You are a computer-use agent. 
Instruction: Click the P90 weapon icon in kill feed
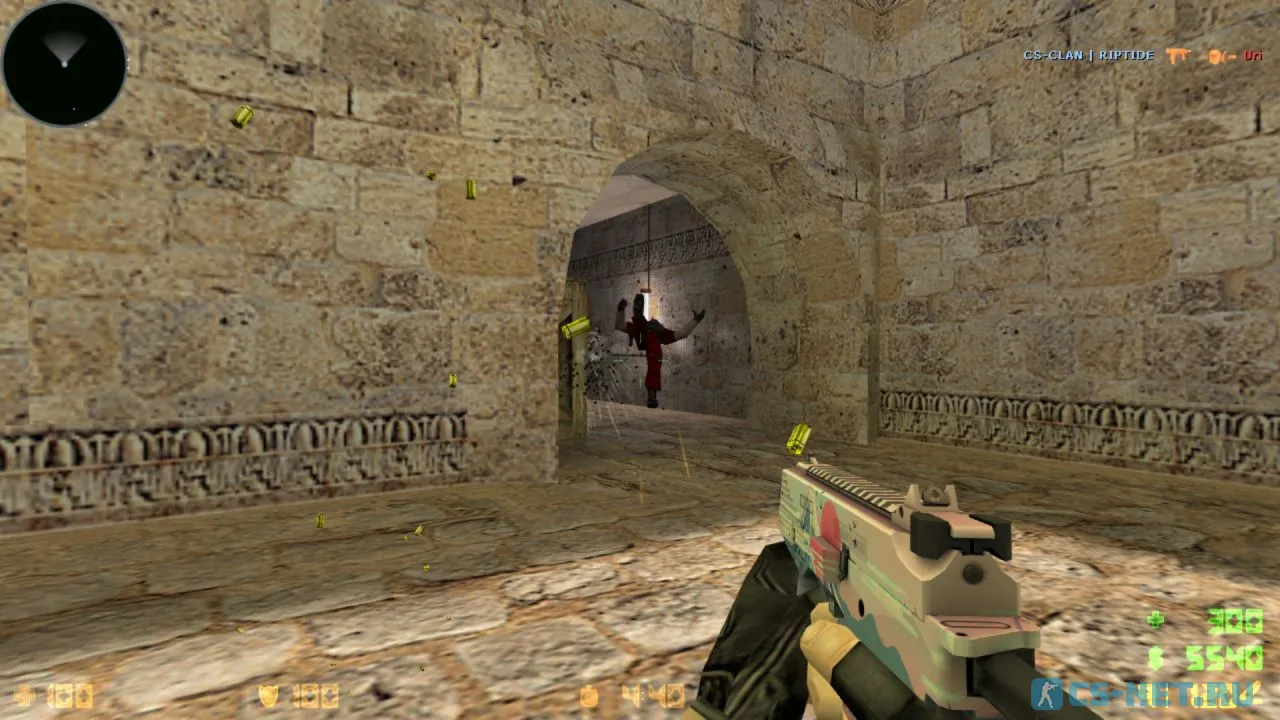pos(1178,55)
